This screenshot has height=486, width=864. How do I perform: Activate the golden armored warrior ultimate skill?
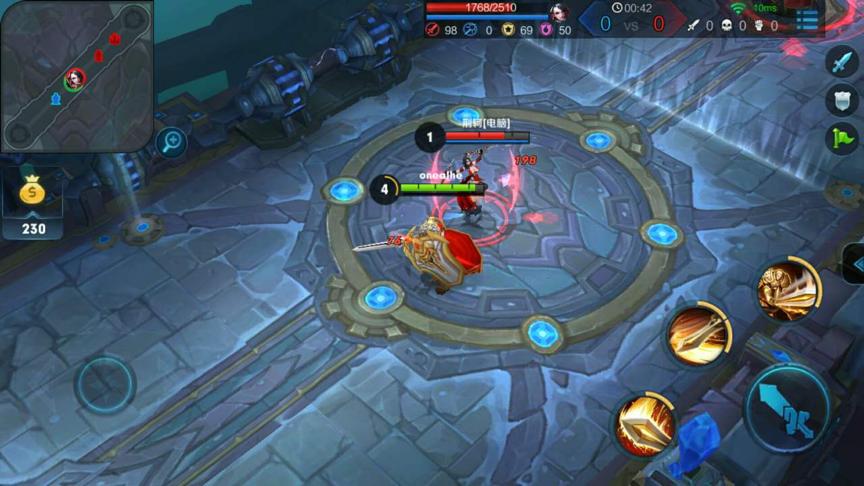pyautogui.click(x=788, y=289)
